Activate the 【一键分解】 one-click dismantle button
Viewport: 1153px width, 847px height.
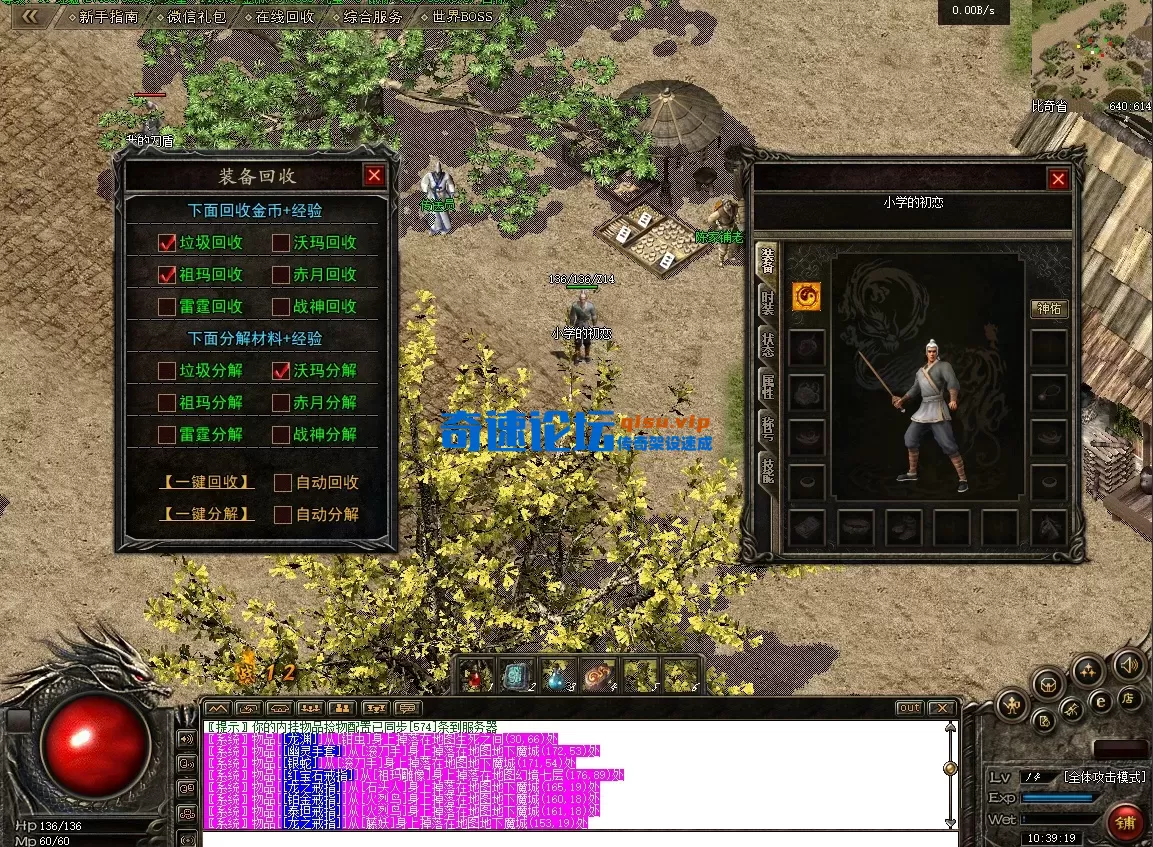point(207,514)
